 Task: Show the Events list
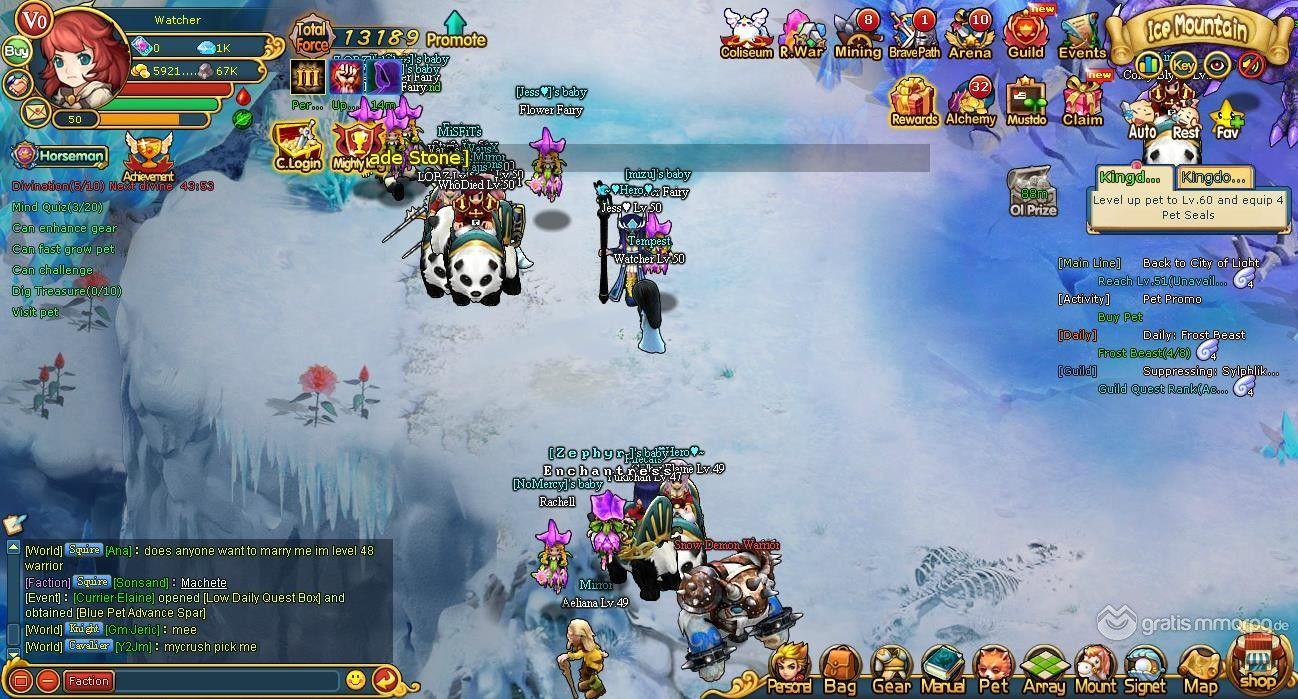[x=1081, y=34]
